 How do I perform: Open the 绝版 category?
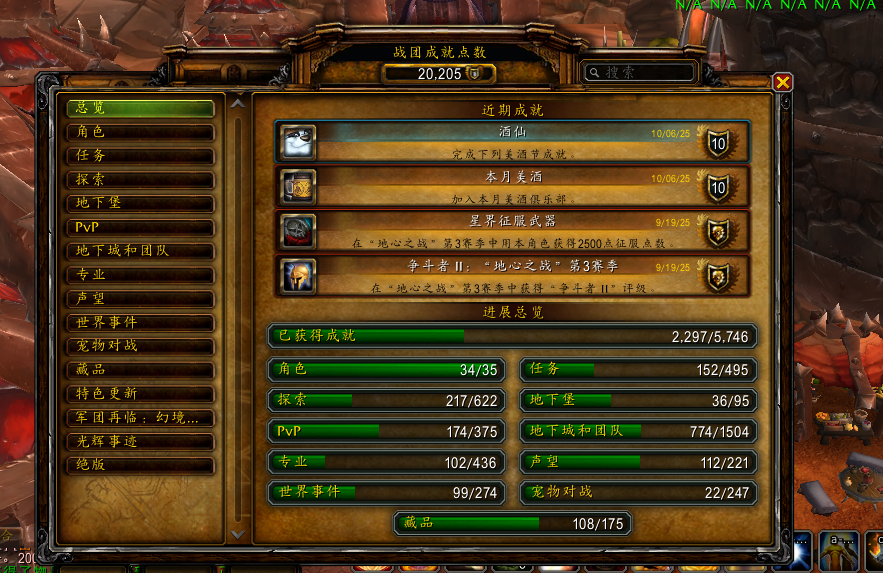tap(140, 465)
